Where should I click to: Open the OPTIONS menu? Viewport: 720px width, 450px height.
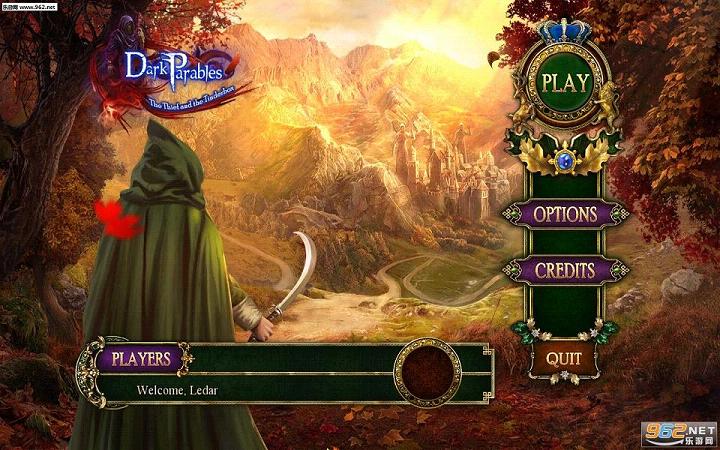[x=564, y=214]
